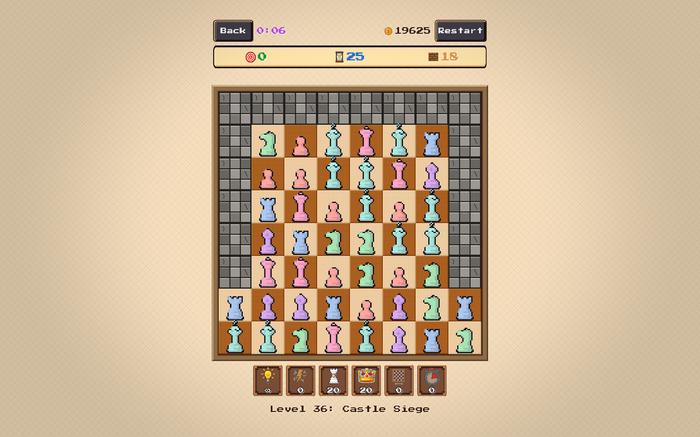Choose the blue rook in the top-right playable square
This screenshot has width=700, height=437.
point(431,142)
